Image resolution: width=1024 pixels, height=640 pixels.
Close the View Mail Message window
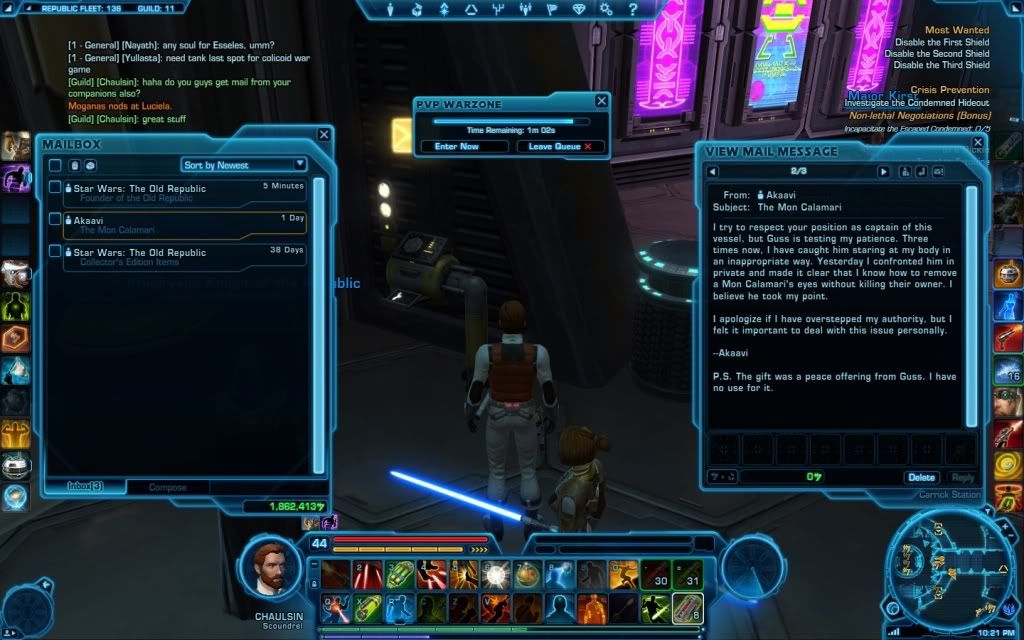(985, 151)
